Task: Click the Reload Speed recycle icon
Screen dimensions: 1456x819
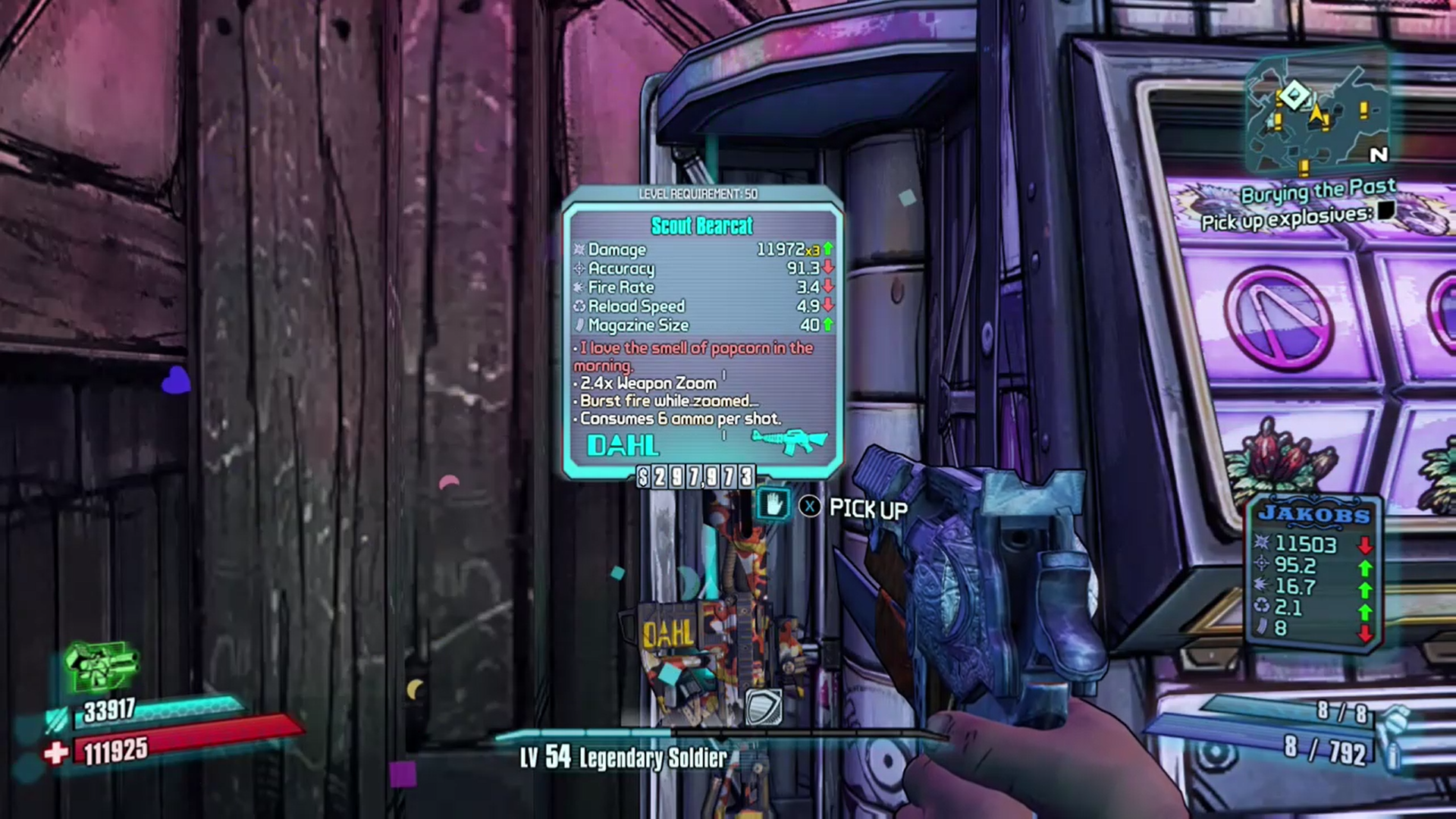Action: (579, 306)
